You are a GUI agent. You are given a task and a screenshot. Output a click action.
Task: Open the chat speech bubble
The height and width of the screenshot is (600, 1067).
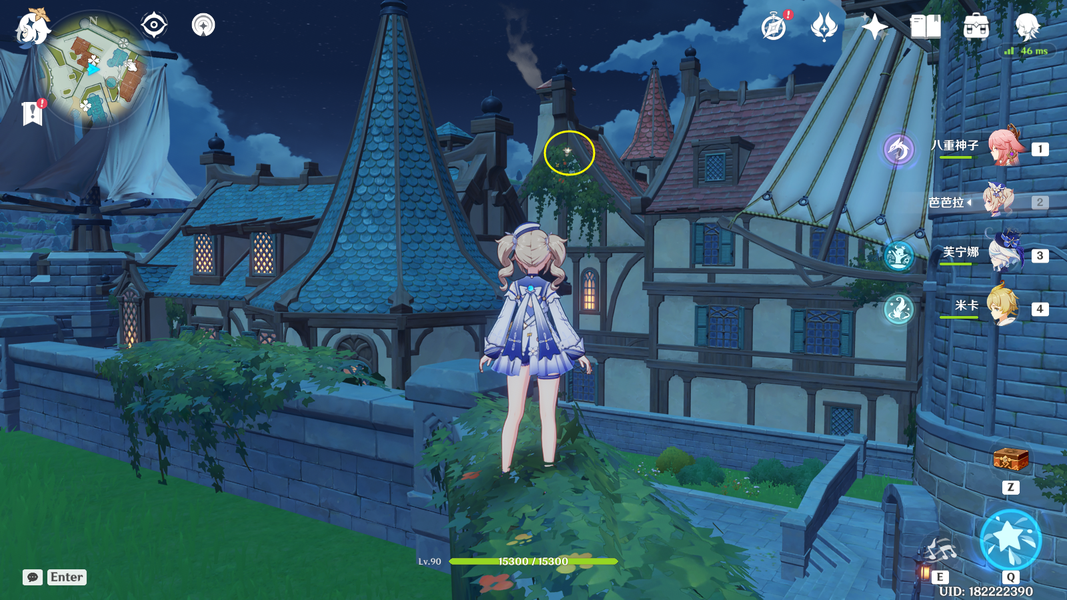pyautogui.click(x=33, y=577)
